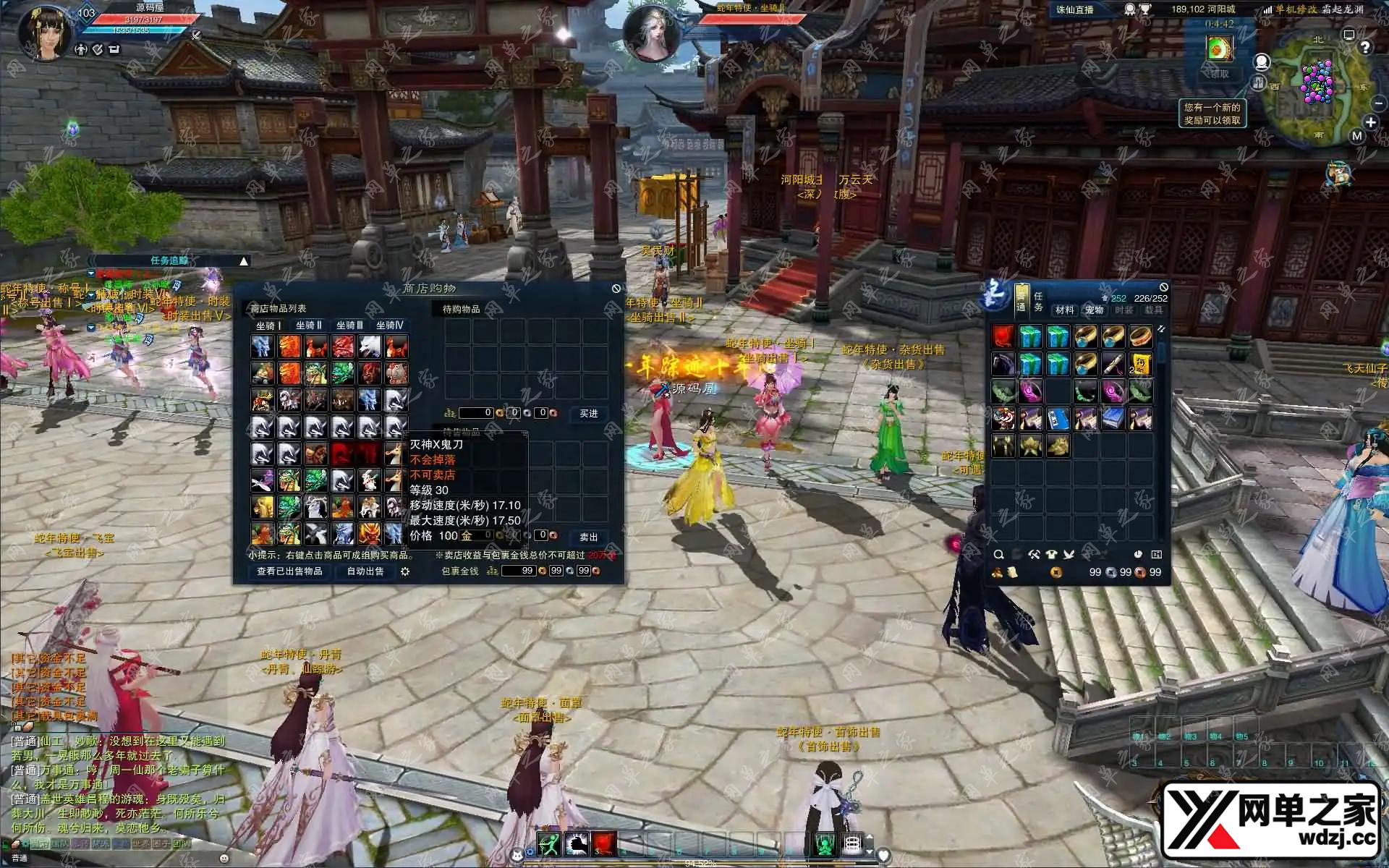Open 查看已出售物品 sold items list
The height and width of the screenshot is (868, 1389).
(289, 571)
